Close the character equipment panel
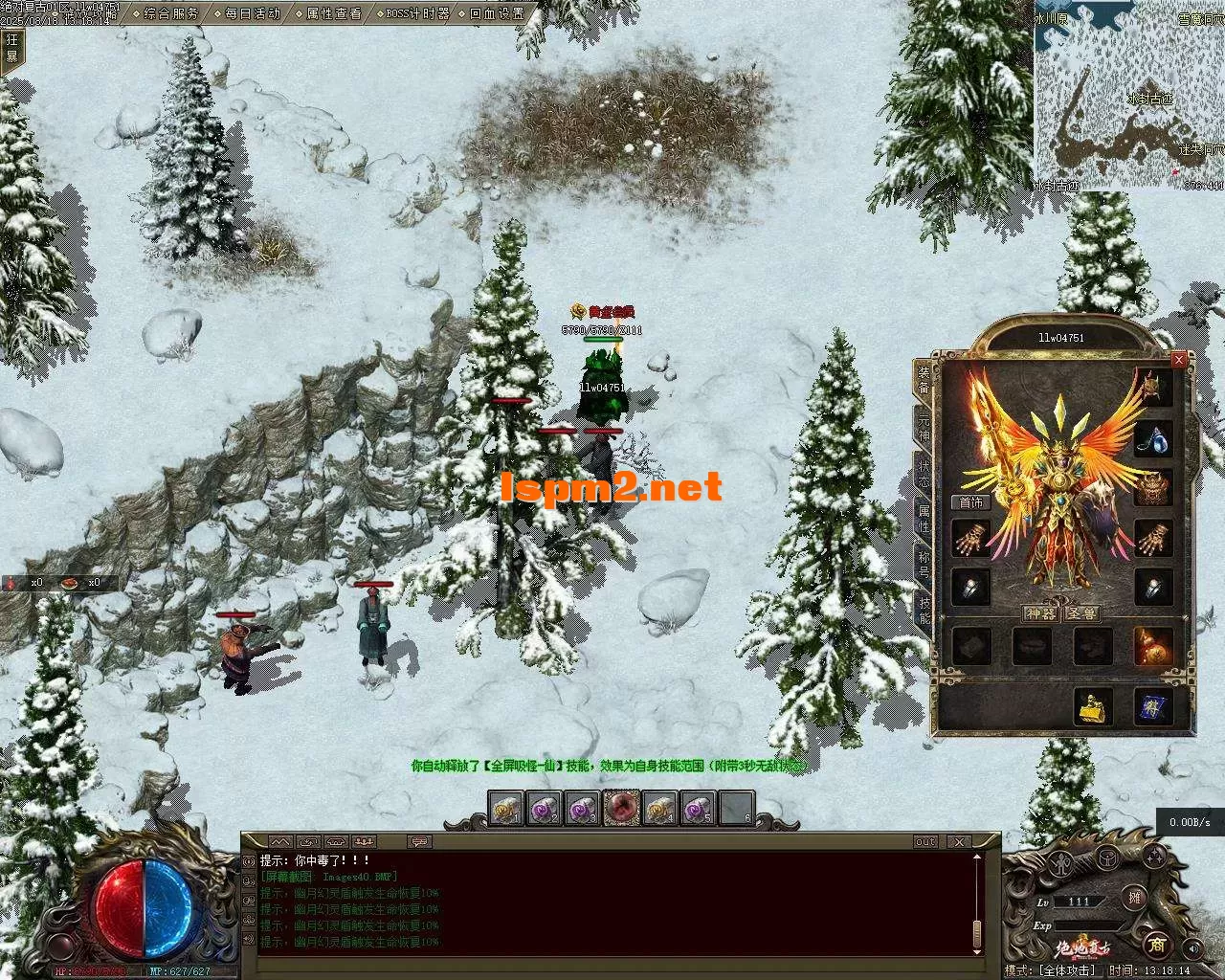This screenshot has height=980, width=1225. 1179,359
